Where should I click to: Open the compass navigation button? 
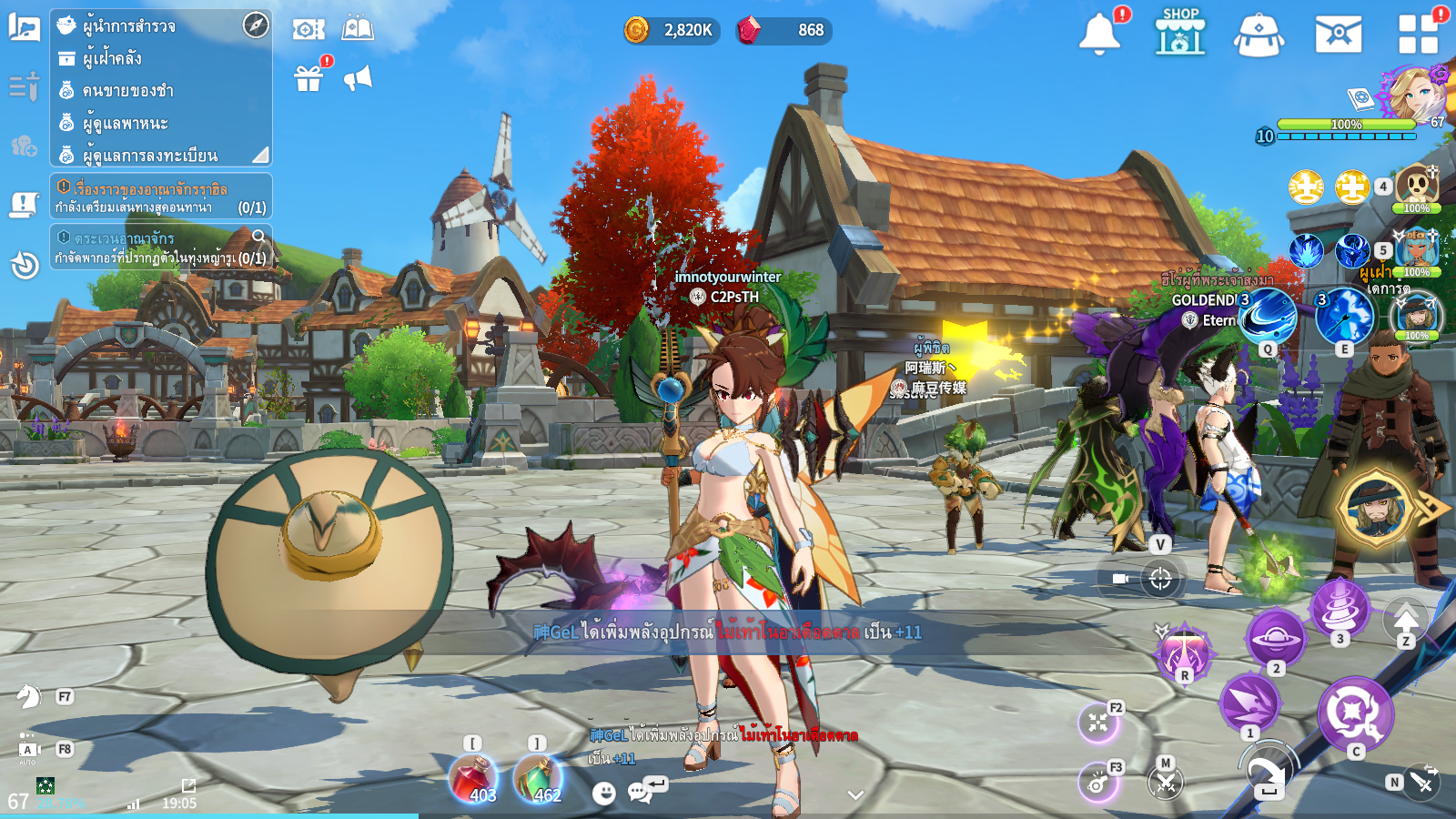(256, 25)
